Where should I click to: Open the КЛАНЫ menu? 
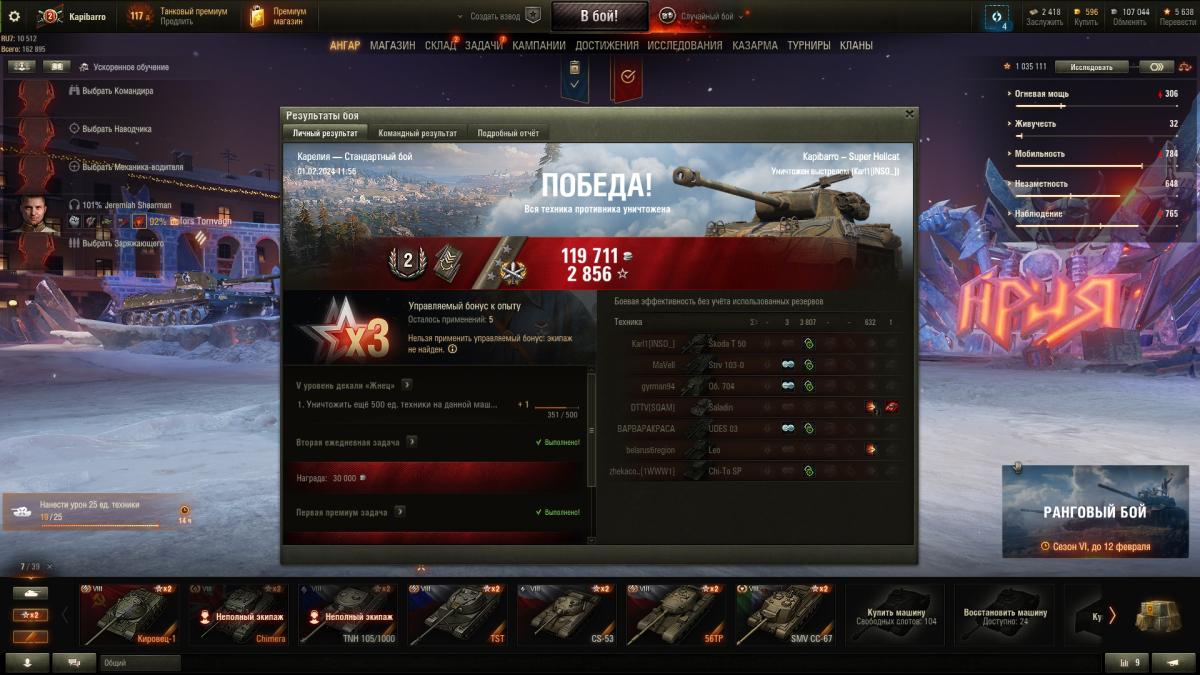click(856, 45)
